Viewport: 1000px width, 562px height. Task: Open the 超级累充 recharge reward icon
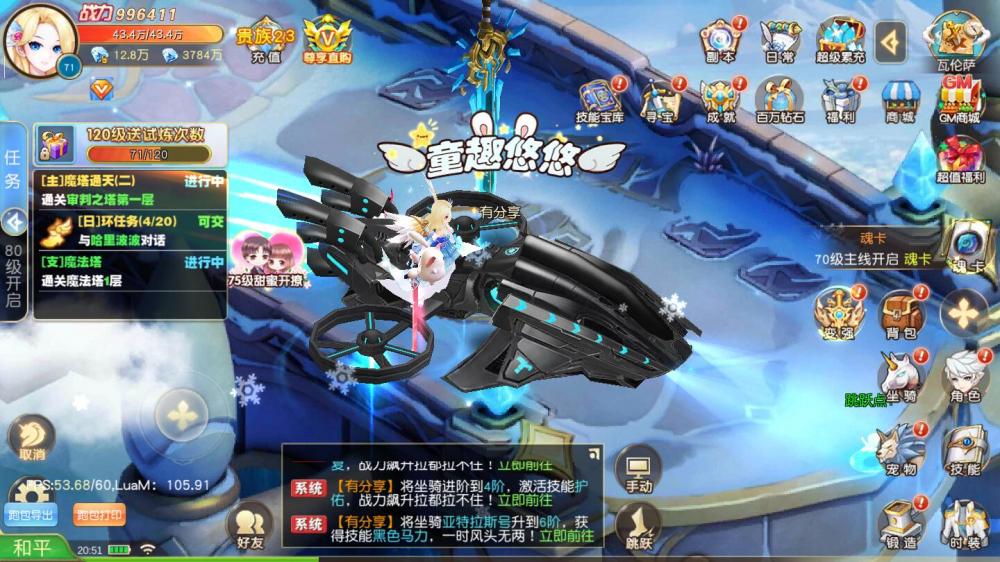(x=840, y=41)
